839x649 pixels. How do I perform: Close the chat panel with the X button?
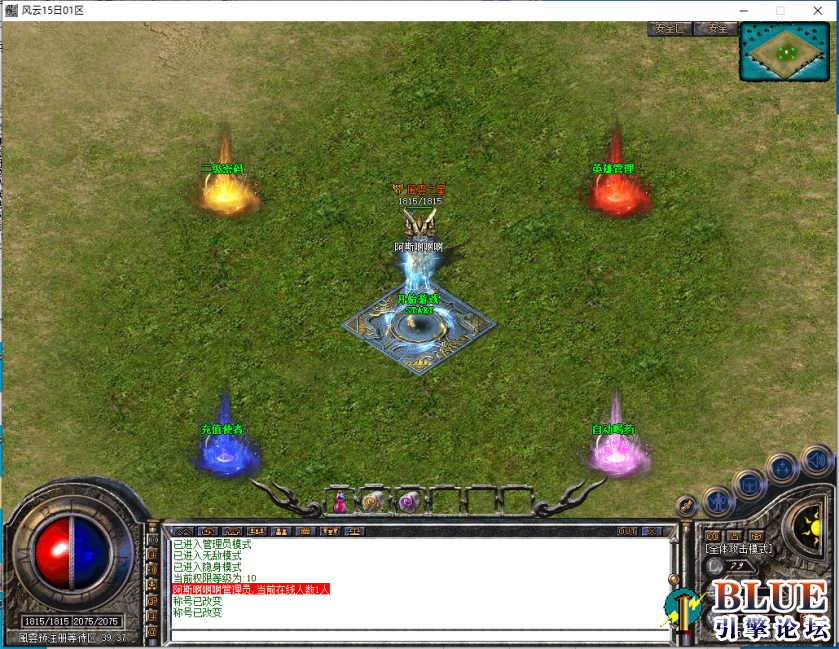[652, 531]
